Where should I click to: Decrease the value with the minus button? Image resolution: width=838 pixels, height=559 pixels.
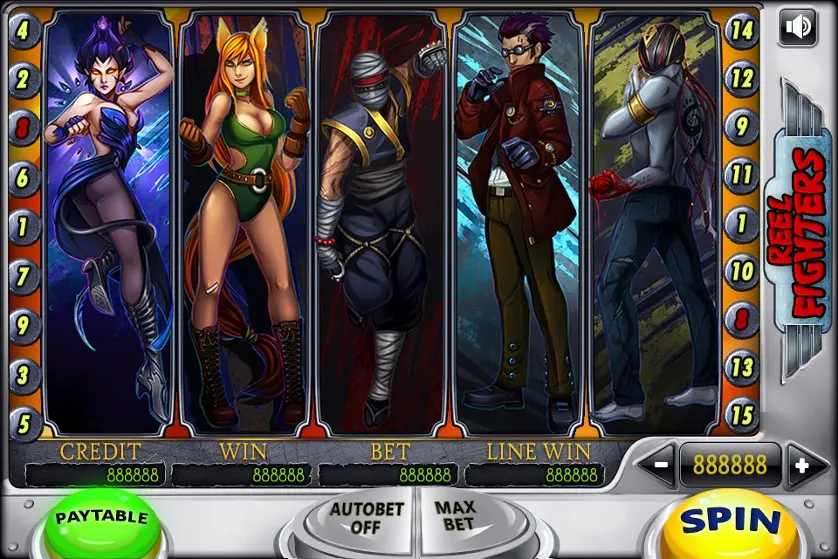661,465
